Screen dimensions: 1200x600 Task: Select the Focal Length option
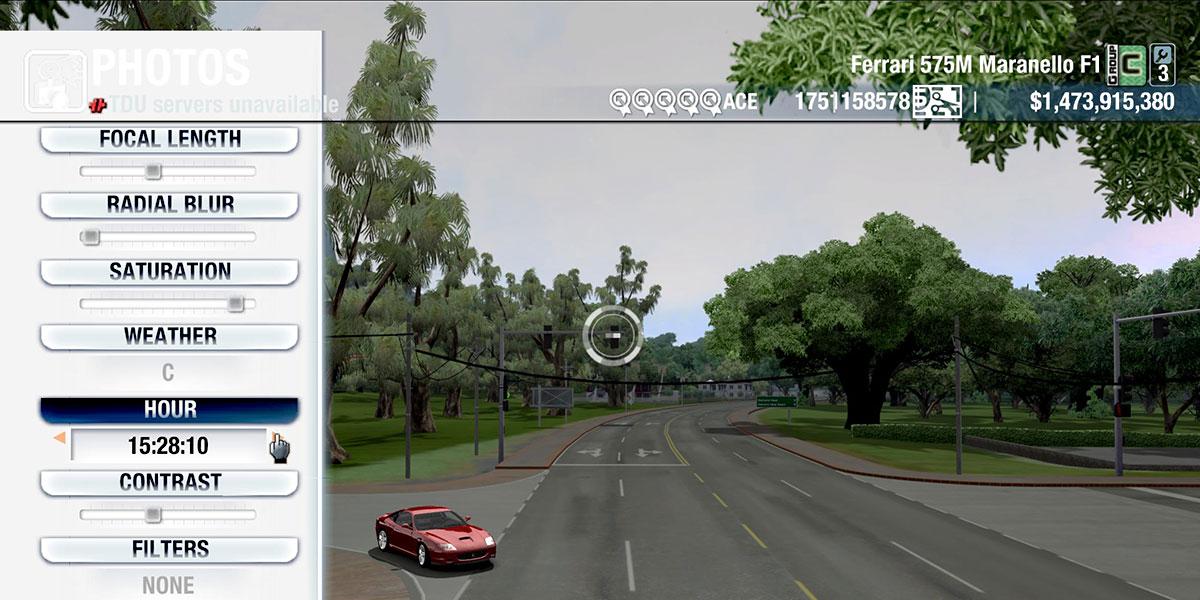(x=169, y=139)
